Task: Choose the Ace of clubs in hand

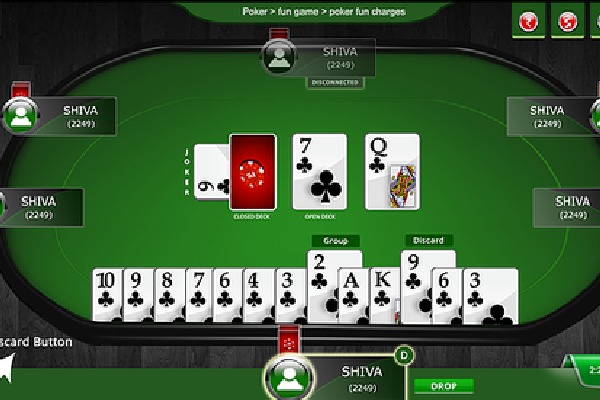Action: tap(352, 294)
